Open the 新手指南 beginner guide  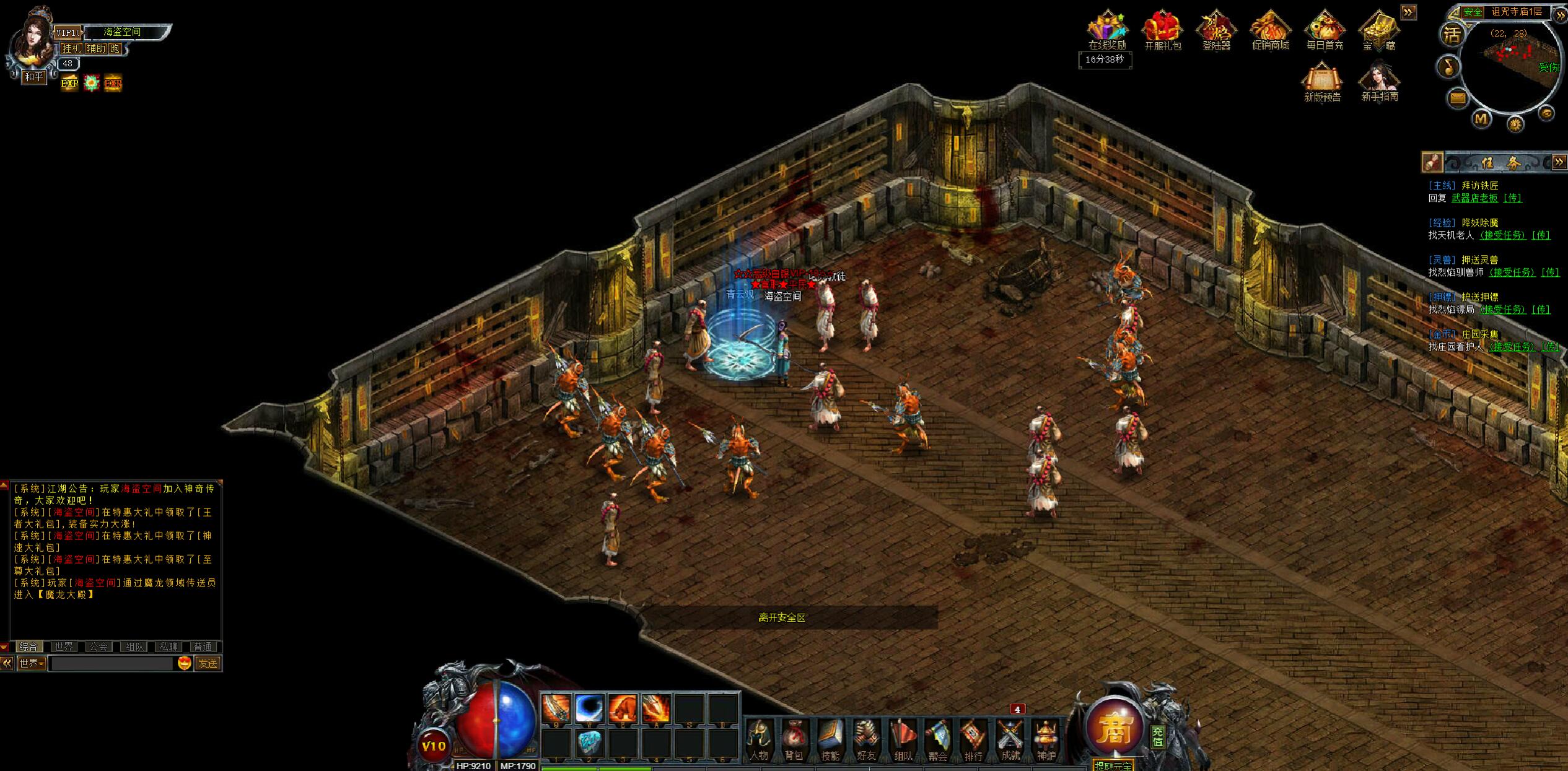(x=1380, y=82)
